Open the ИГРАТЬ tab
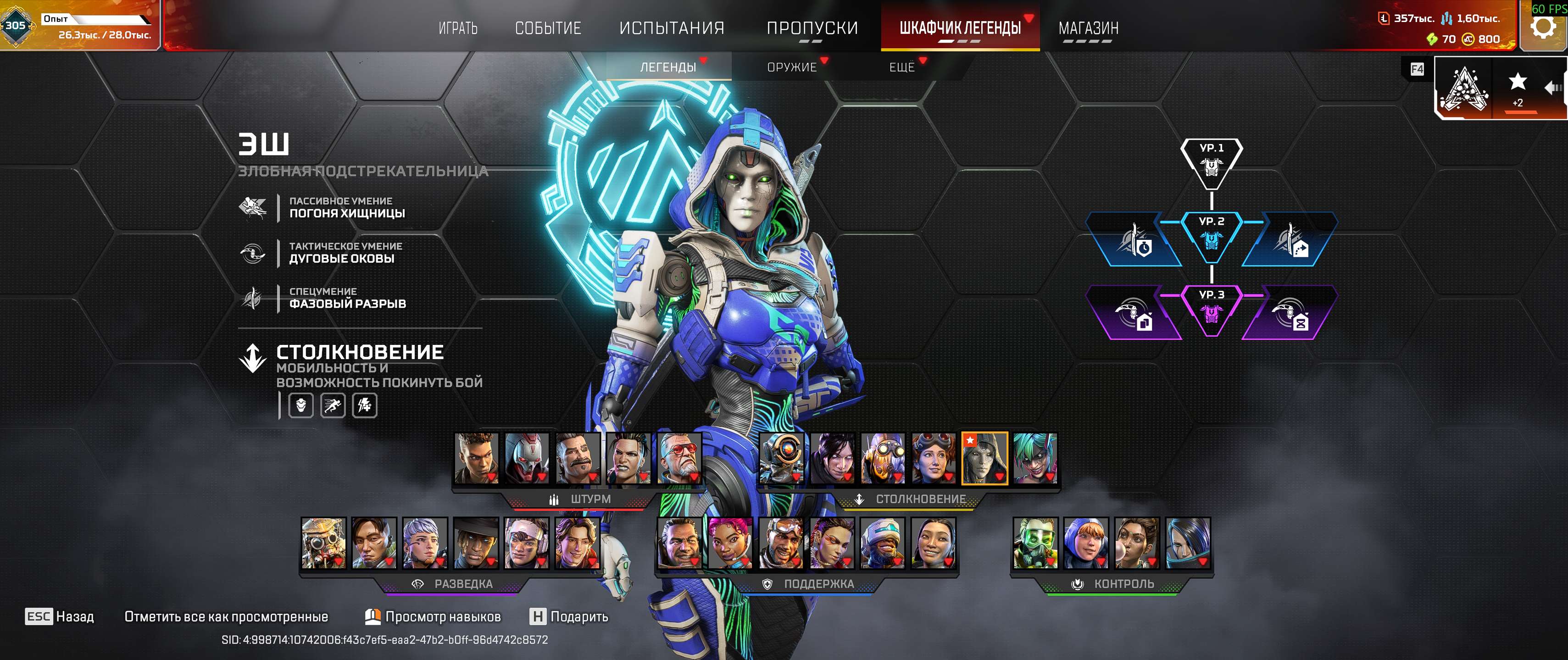Image resolution: width=1568 pixels, height=660 pixels. (x=458, y=28)
